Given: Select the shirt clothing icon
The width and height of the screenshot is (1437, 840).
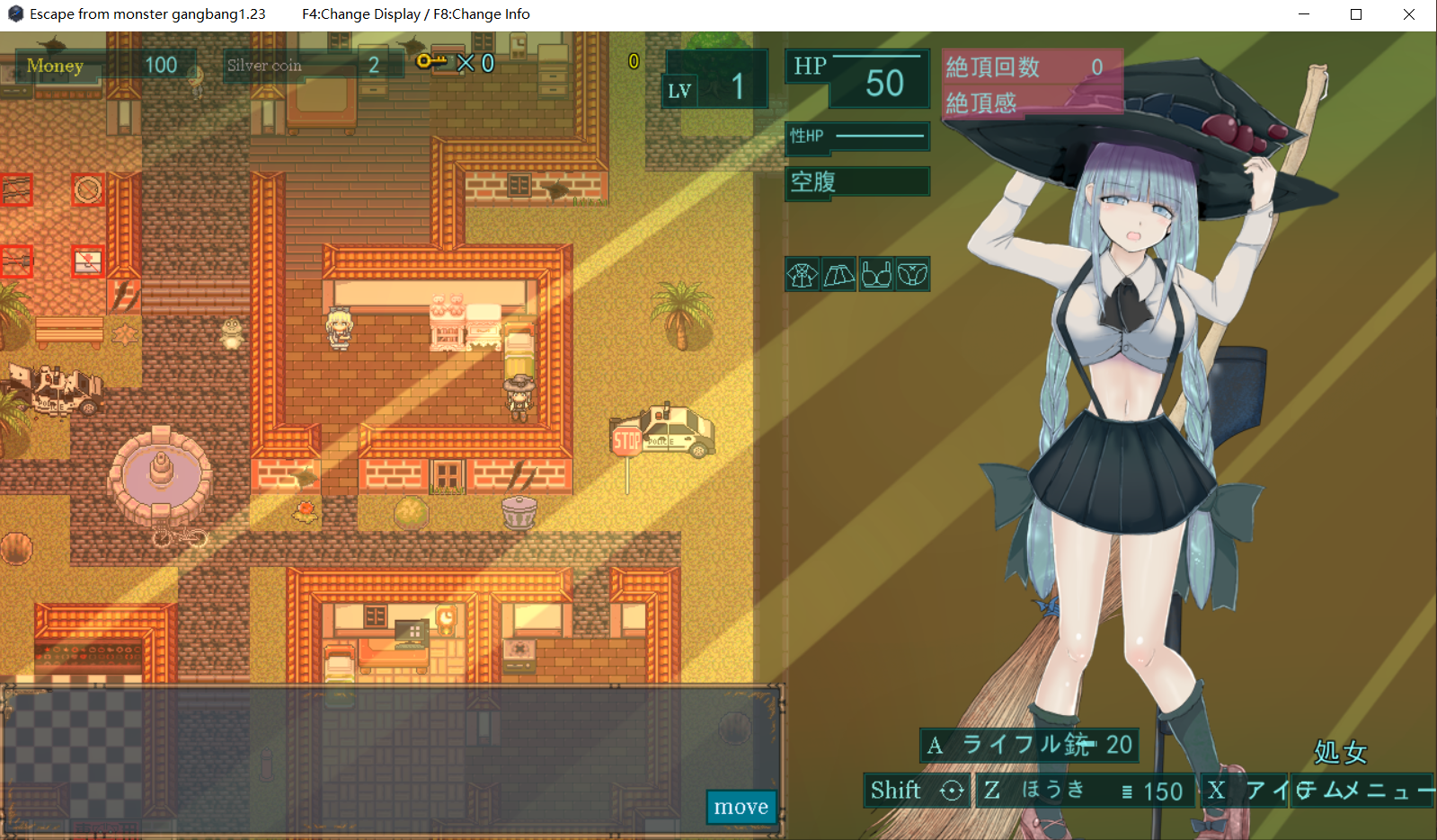Looking at the screenshot, I should tap(803, 274).
